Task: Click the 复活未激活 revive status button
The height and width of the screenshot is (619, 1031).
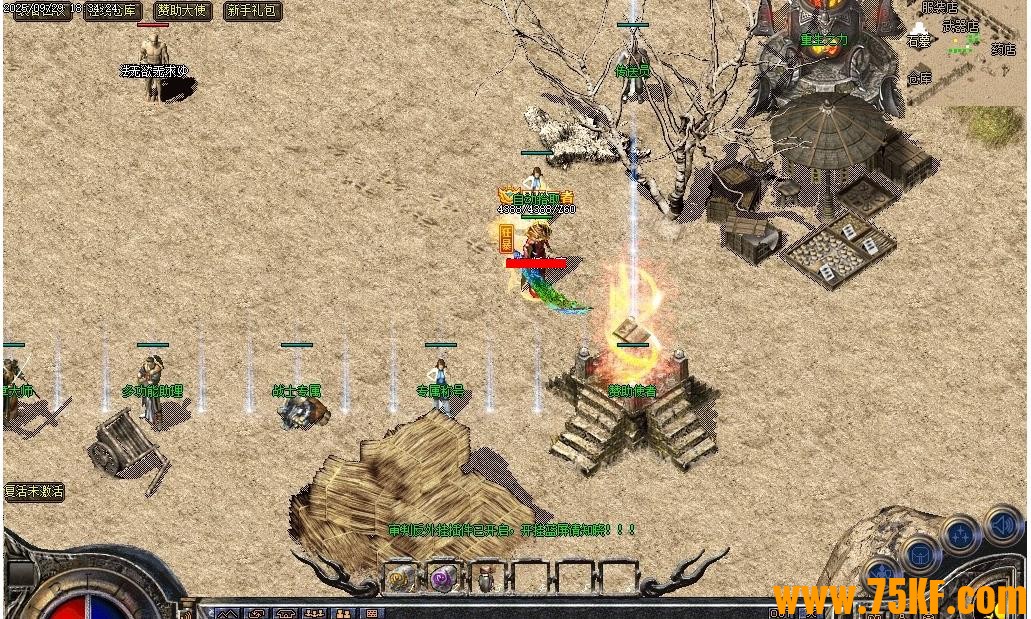Action: click(x=34, y=492)
